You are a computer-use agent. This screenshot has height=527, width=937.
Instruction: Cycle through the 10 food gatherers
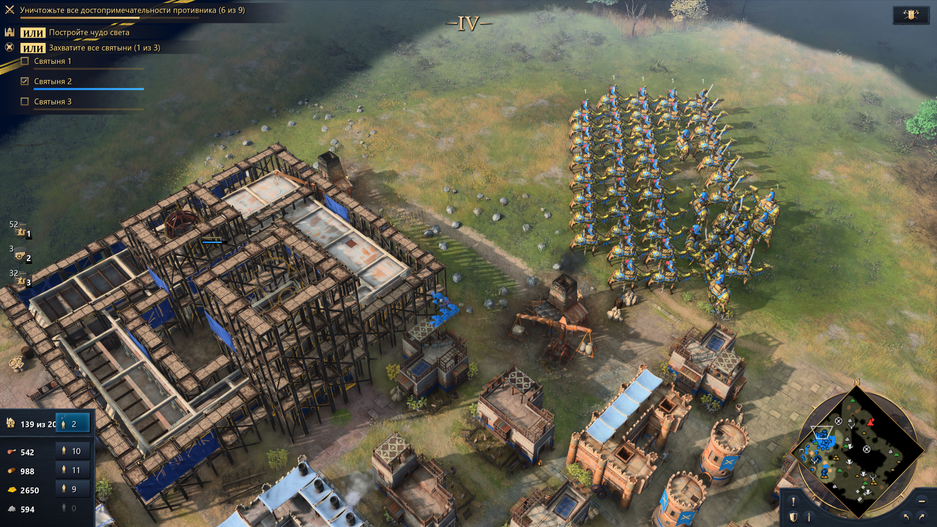point(73,451)
